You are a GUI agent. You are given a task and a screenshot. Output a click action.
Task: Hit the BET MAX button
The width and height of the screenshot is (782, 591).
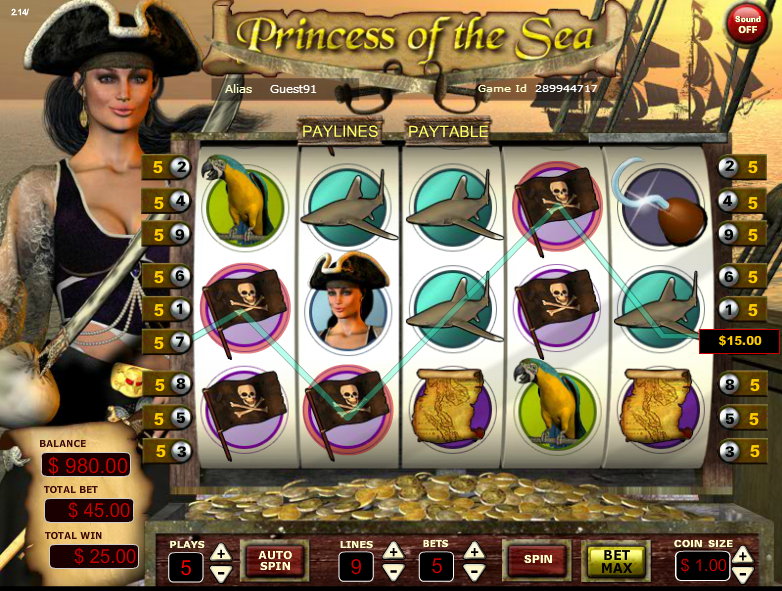(x=616, y=561)
